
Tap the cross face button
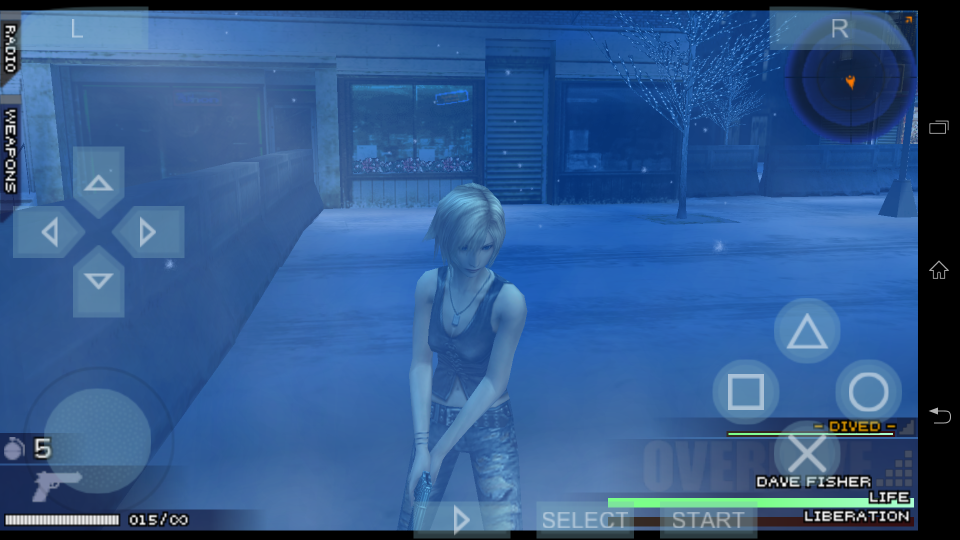807,454
